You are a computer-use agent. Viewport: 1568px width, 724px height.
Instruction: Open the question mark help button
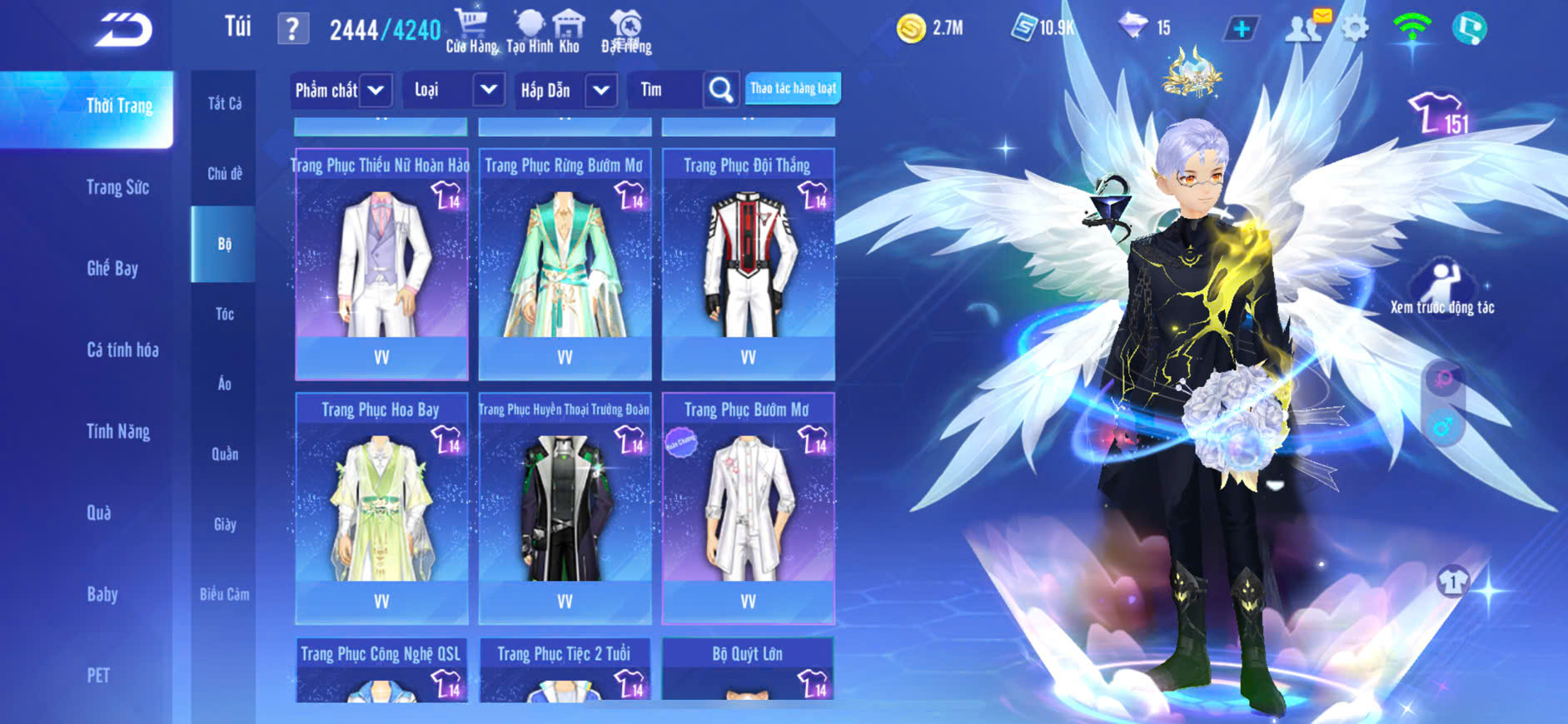(292, 30)
